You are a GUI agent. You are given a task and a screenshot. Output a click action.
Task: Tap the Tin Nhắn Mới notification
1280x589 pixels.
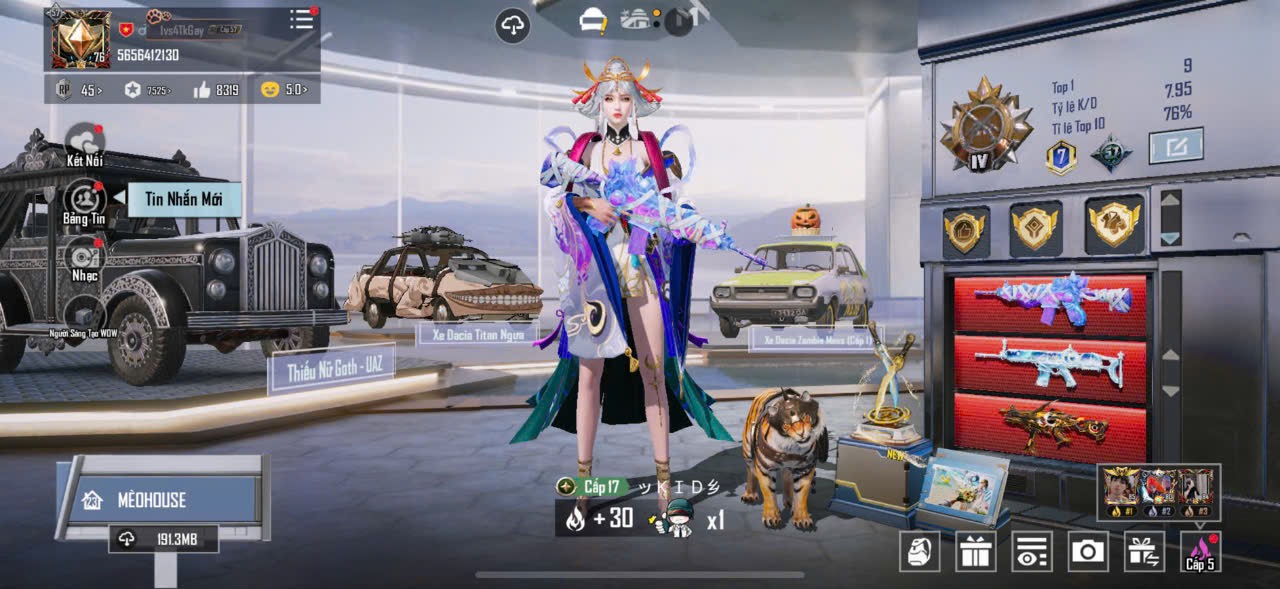pyautogui.click(x=184, y=199)
